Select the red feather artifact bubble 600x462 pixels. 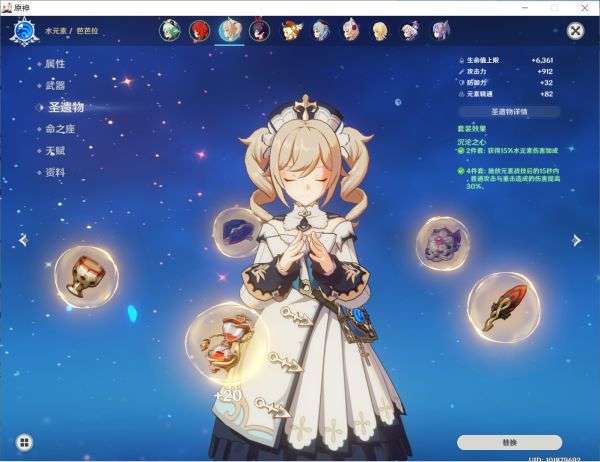tap(503, 304)
